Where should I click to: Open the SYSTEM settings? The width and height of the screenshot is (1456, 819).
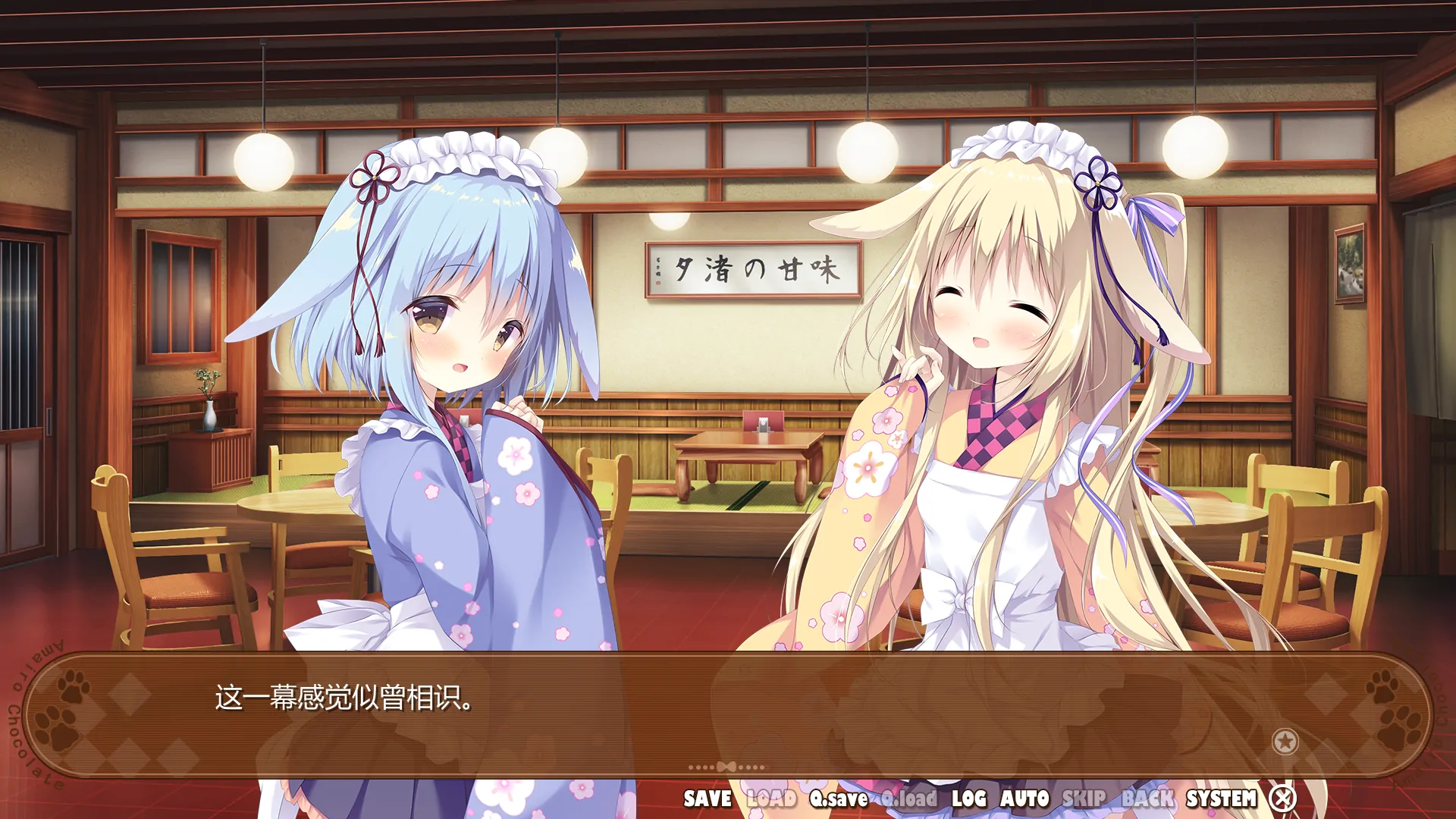(x=1221, y=799)
